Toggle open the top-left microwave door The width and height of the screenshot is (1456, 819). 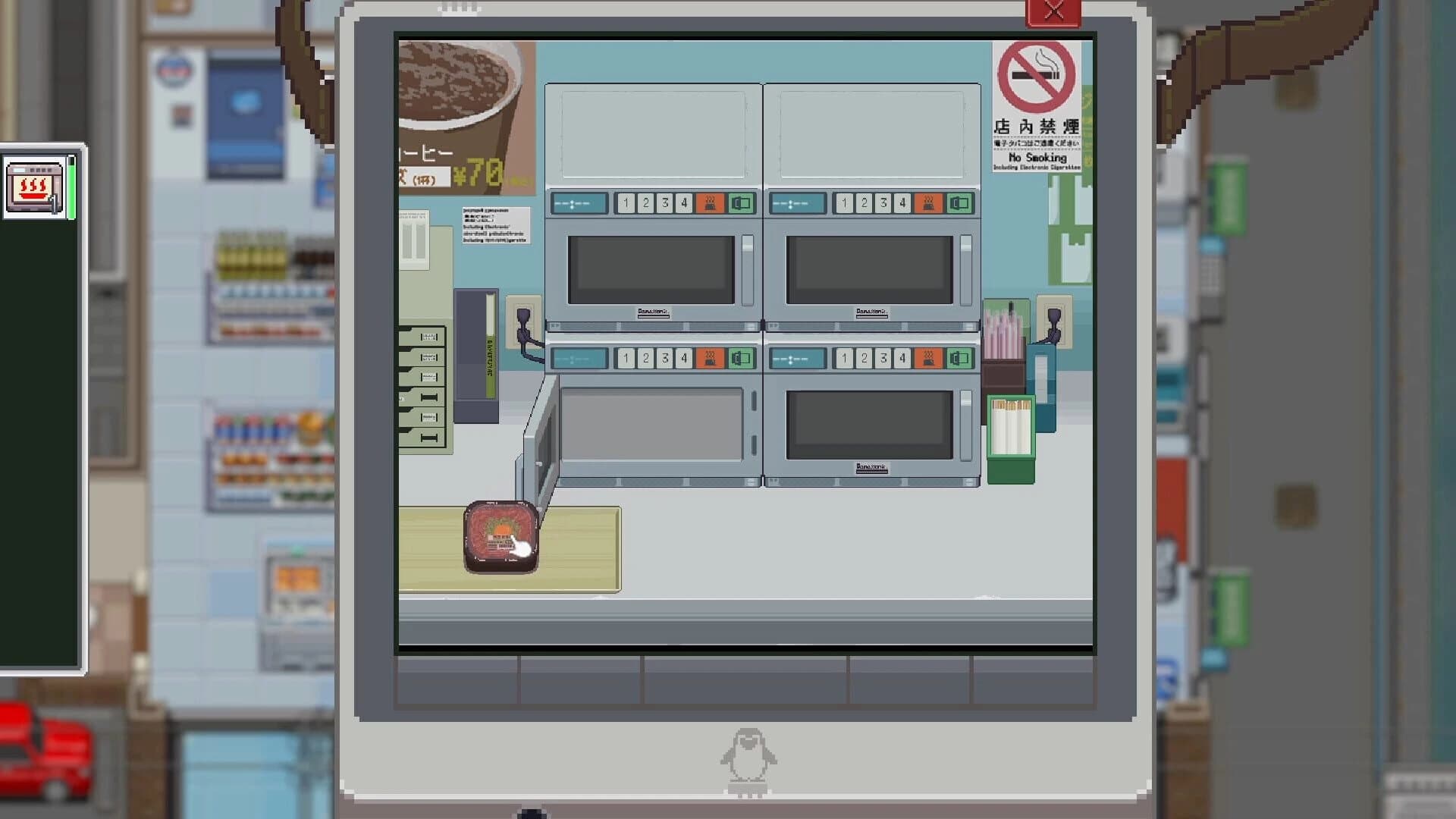[743, 202]
